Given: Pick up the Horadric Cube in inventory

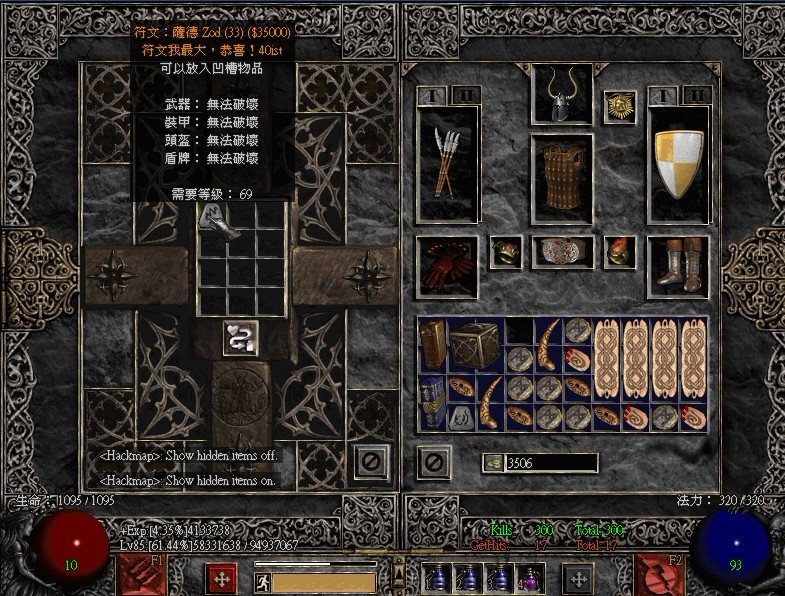Looking at the screenshot, I should coord(474,345).
